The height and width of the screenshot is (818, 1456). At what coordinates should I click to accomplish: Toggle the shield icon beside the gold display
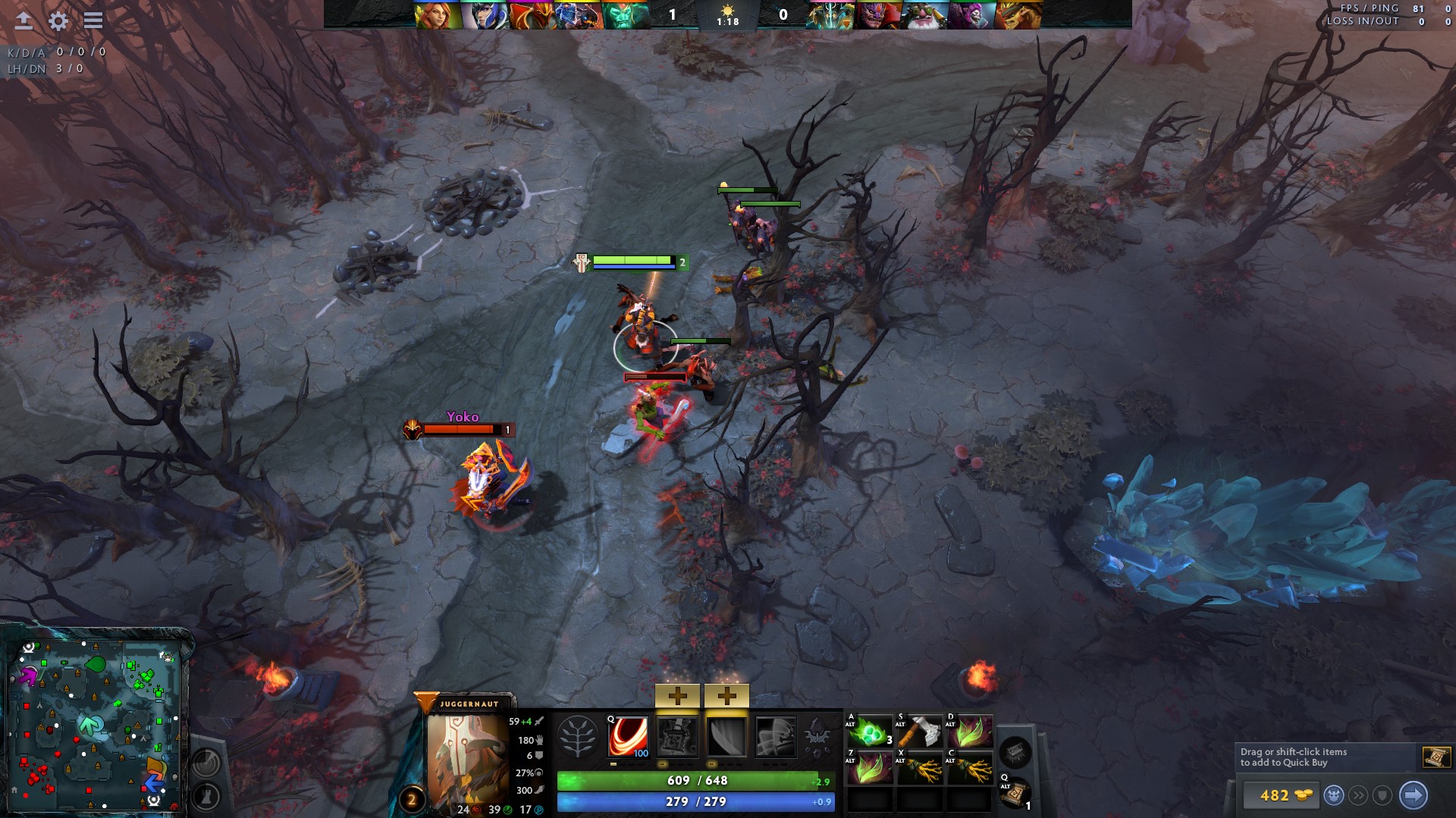pos(1381,796)
